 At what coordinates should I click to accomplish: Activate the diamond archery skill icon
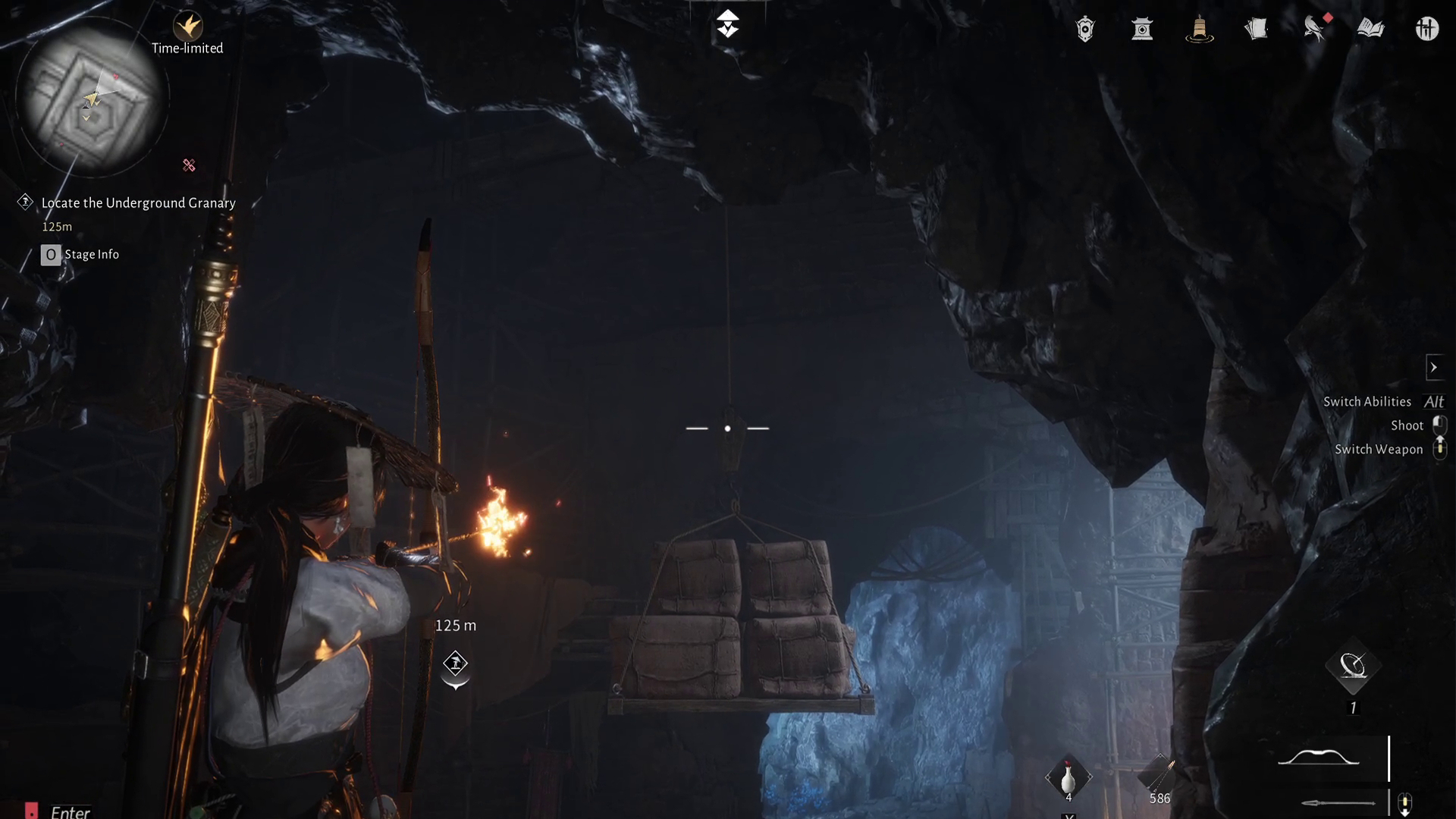click(1353, 667)
